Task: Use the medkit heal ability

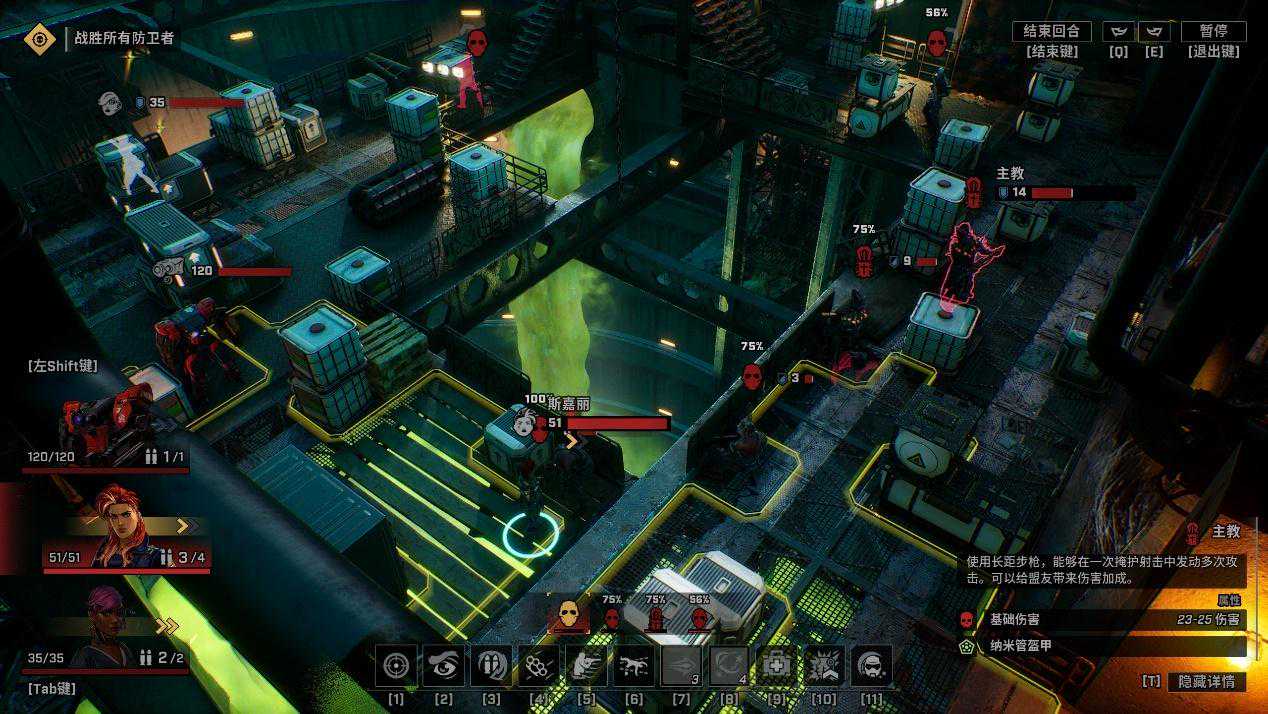Action: (777, 665)
